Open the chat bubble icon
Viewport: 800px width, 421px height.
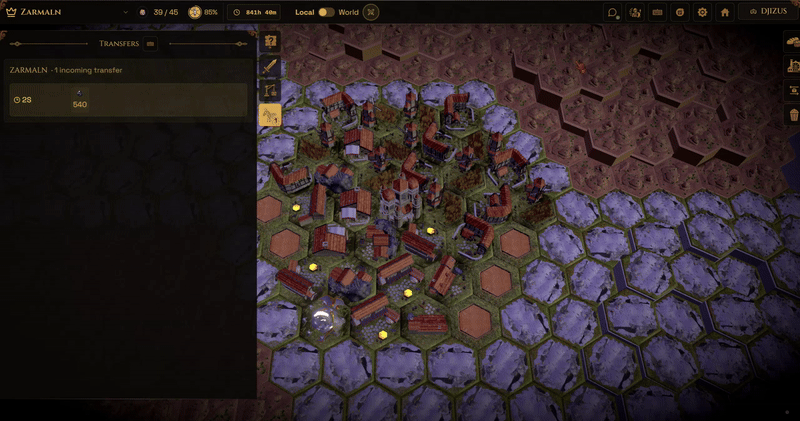(613, 12)
